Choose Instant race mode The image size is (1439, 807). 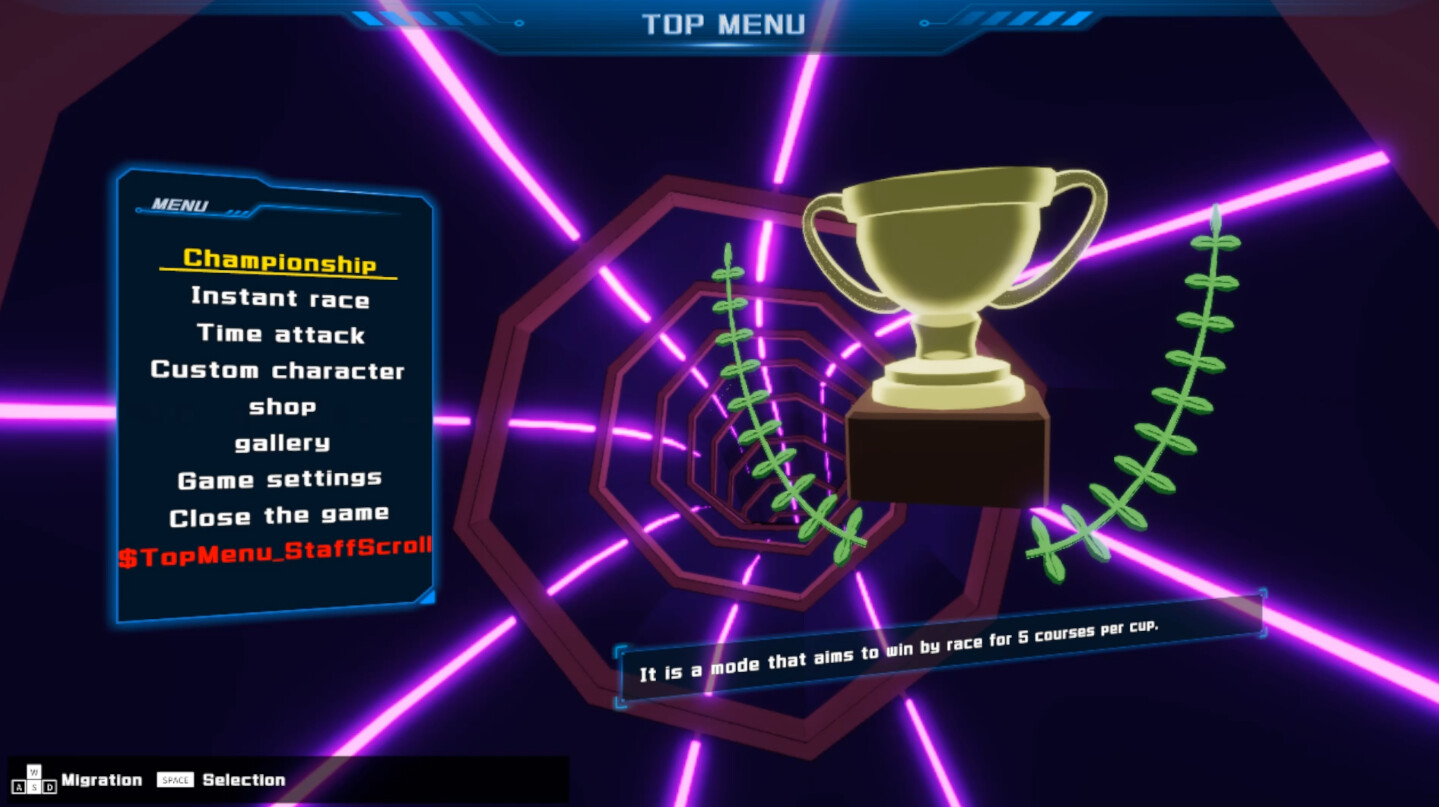[279, 297]
